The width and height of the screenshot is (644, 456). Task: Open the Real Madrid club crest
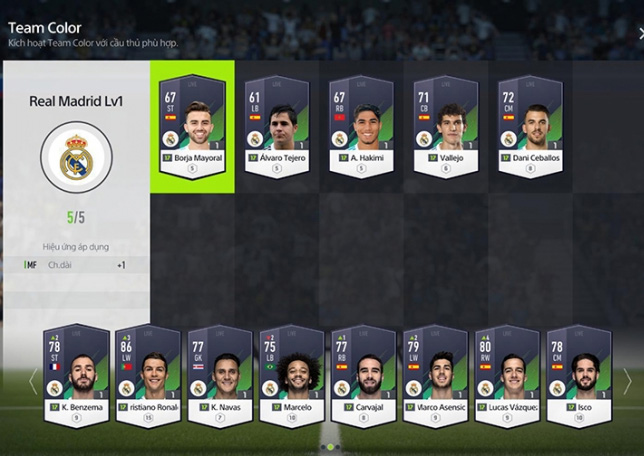[76, 158]
